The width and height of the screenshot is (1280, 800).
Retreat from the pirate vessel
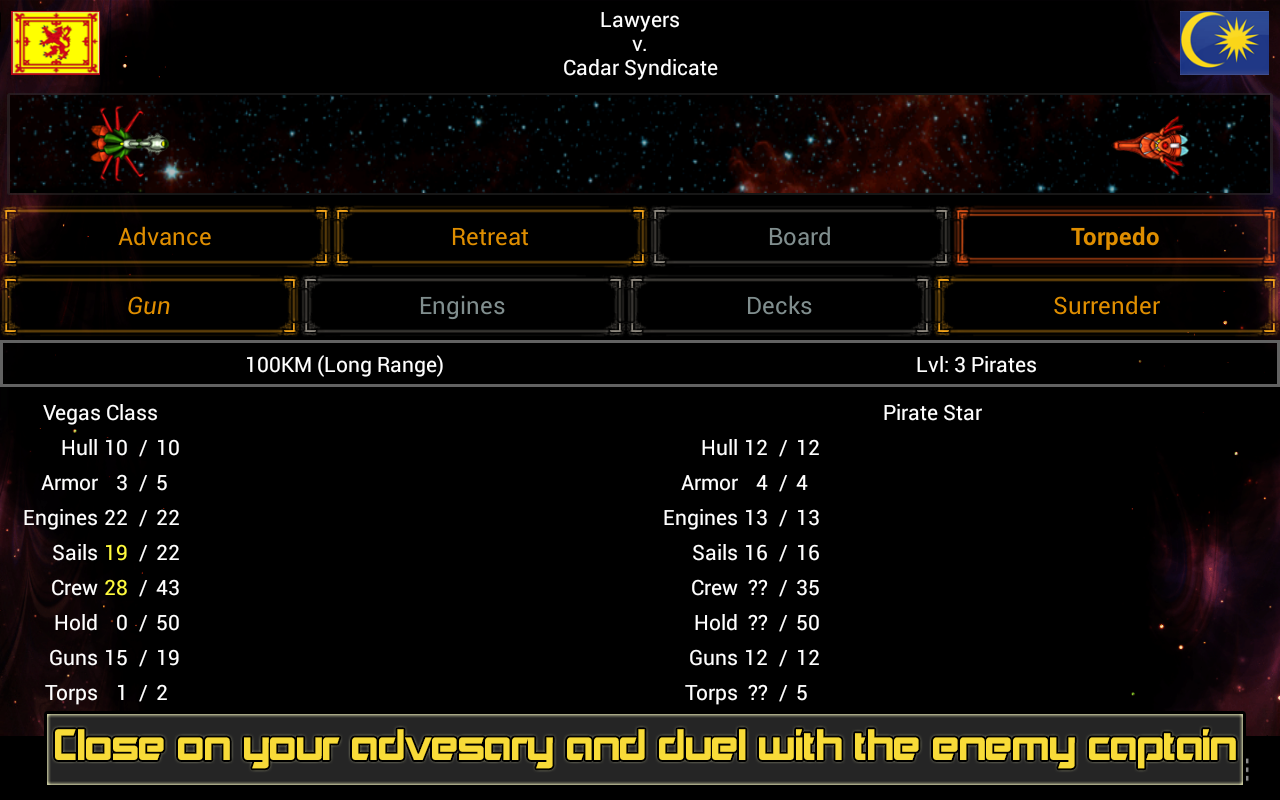pos(489,236)
